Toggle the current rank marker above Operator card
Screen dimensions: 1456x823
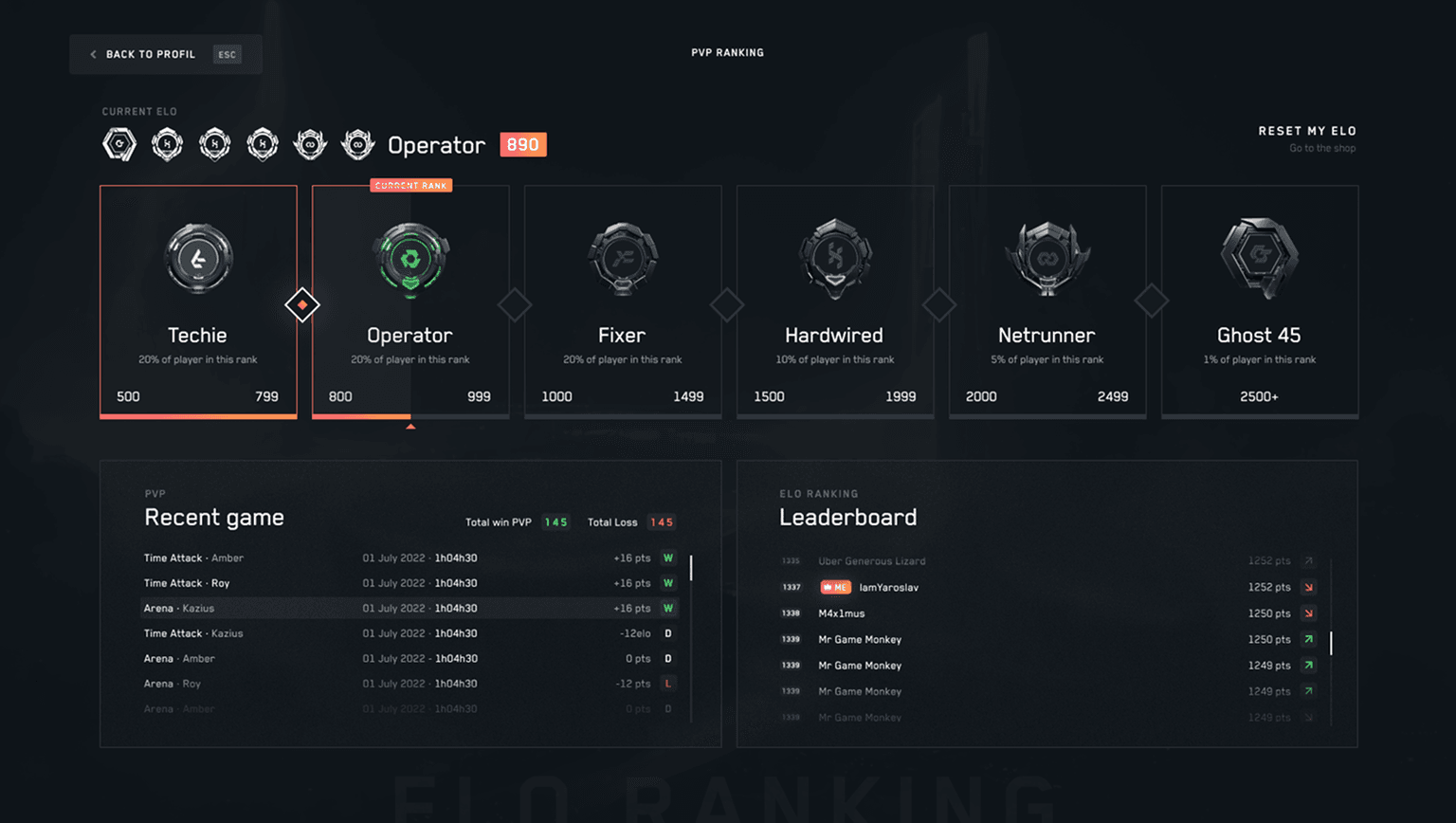pyautogui.click(x=410, y=185)
